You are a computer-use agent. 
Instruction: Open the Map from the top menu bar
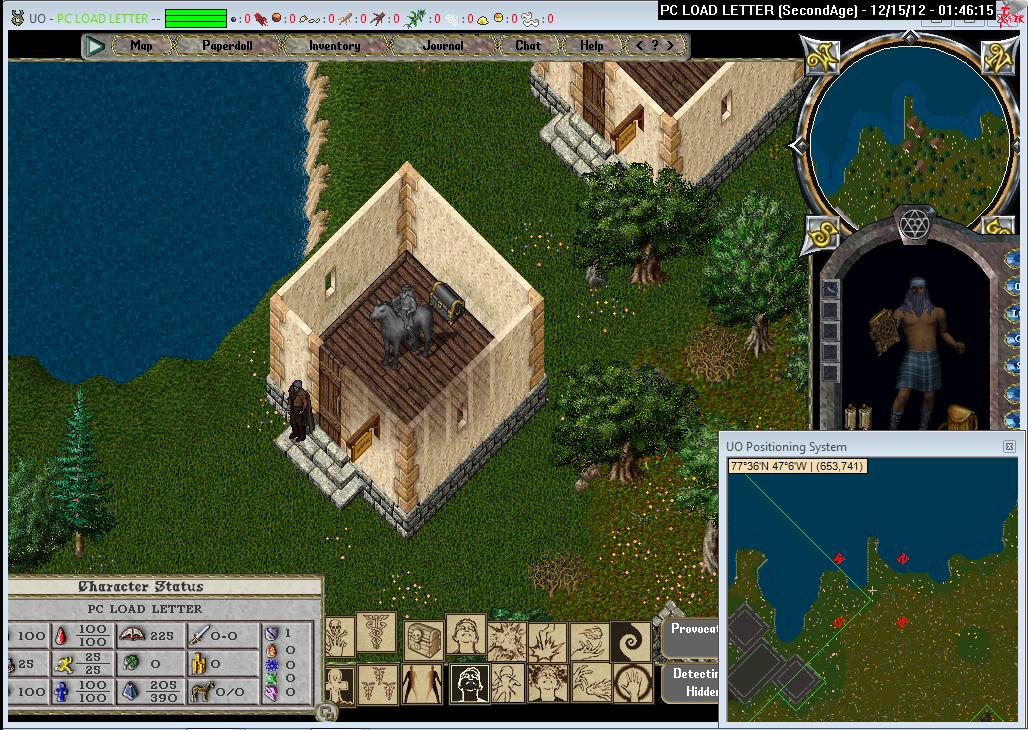(x=141, y=46)
